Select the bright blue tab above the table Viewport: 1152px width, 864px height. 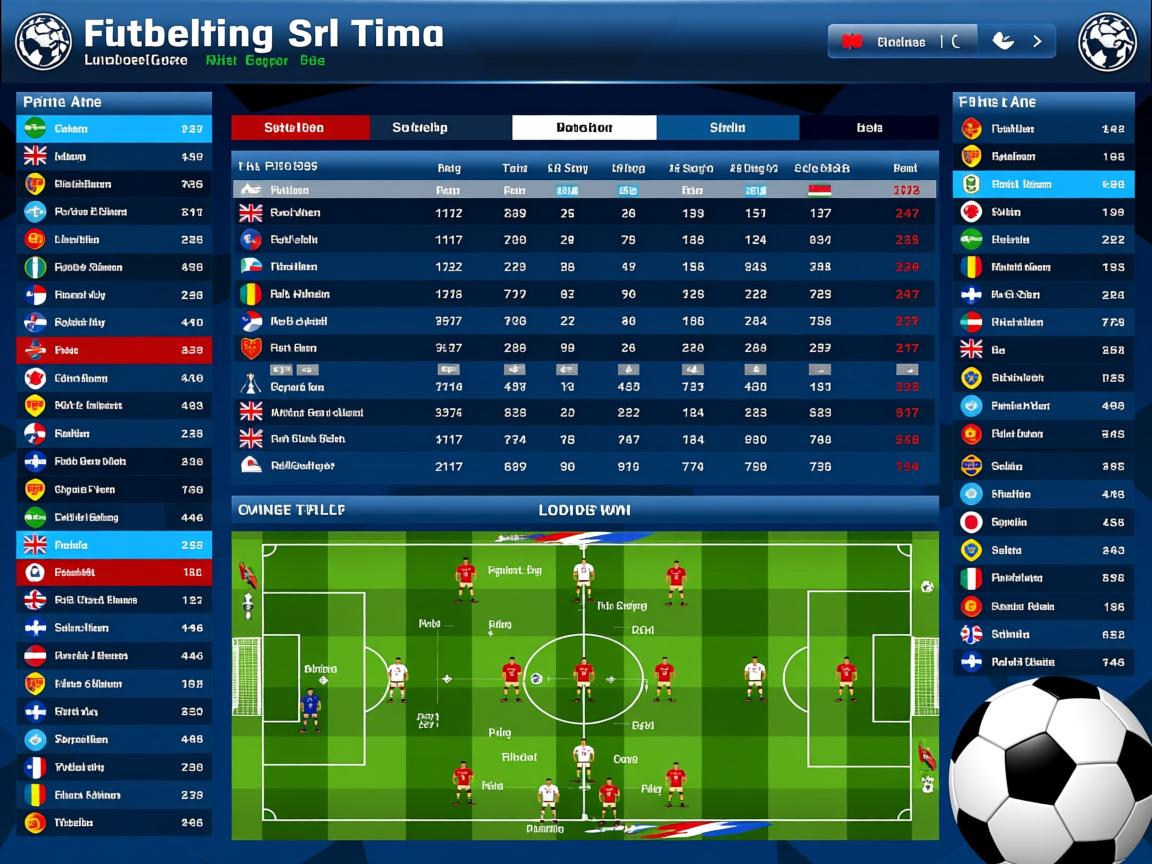pos(727,128)
